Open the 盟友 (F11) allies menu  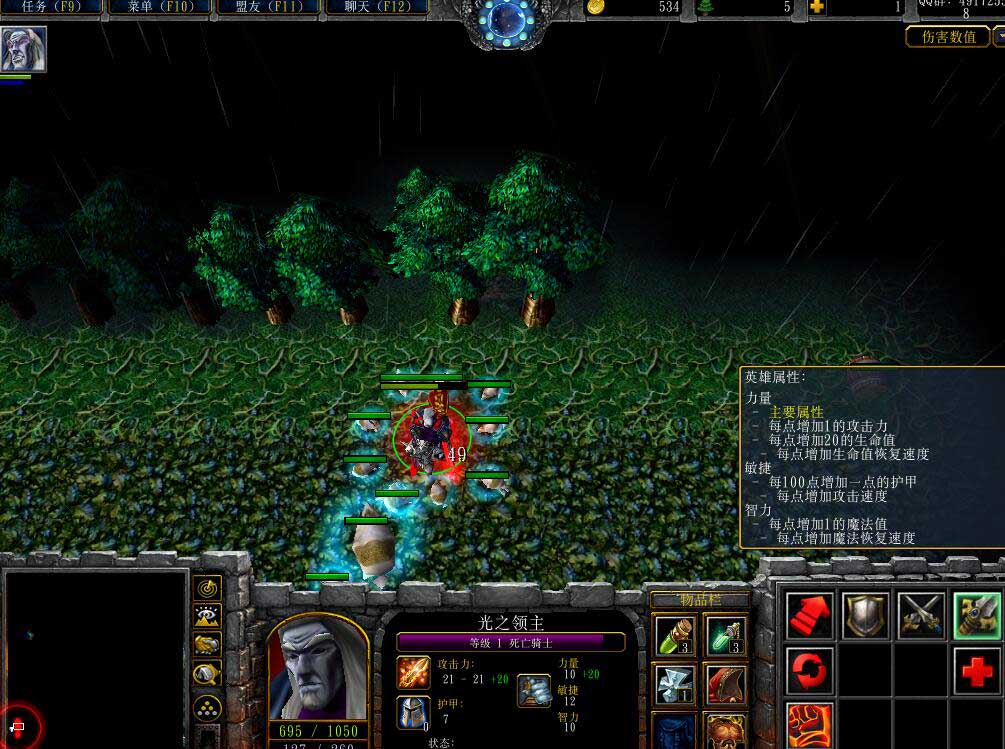click(x=266, y=7)
